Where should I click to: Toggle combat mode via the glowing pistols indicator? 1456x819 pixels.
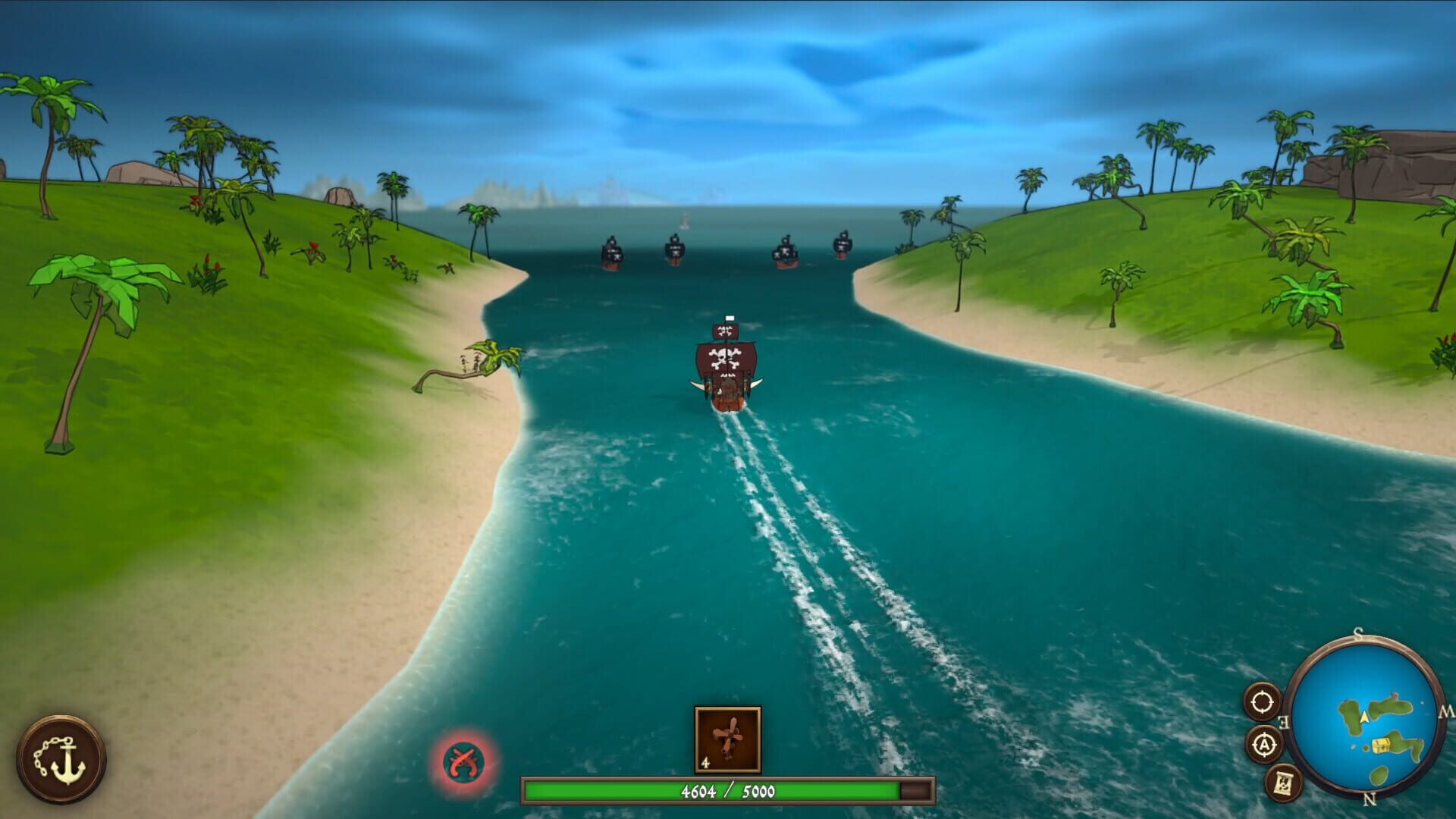(x=464, y=760)
